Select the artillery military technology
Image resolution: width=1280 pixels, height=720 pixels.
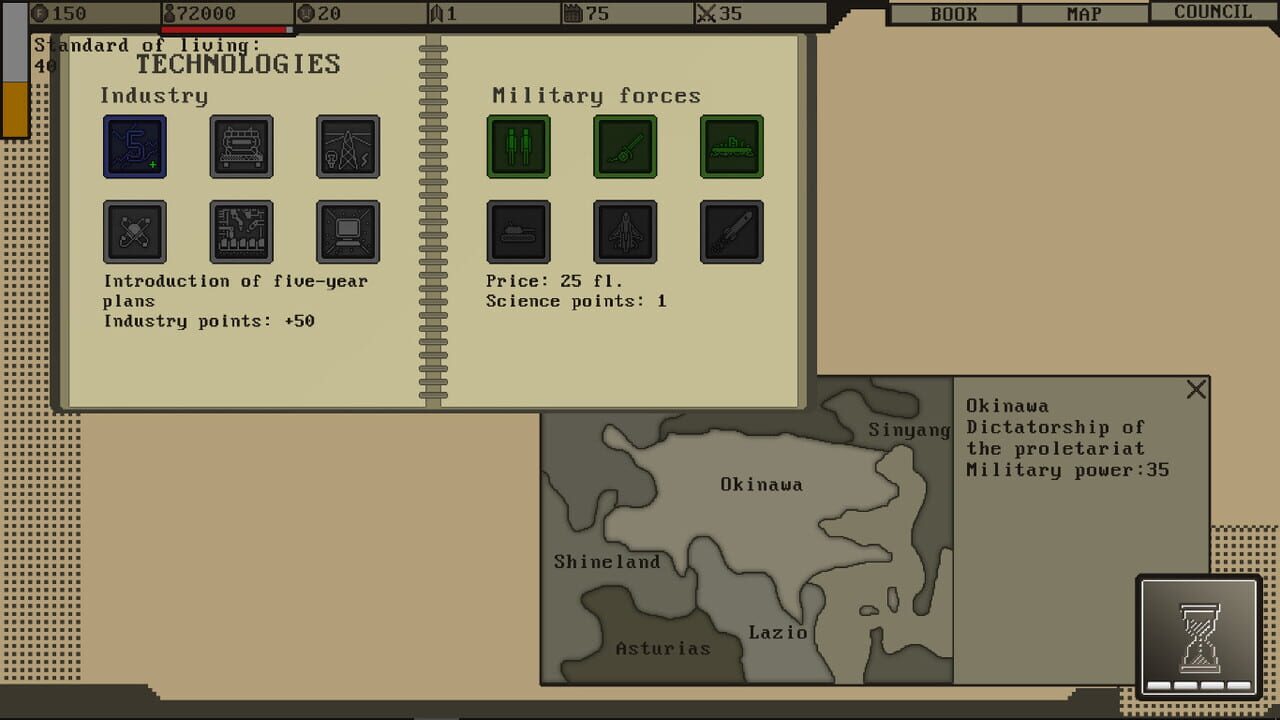click(624, 146)
